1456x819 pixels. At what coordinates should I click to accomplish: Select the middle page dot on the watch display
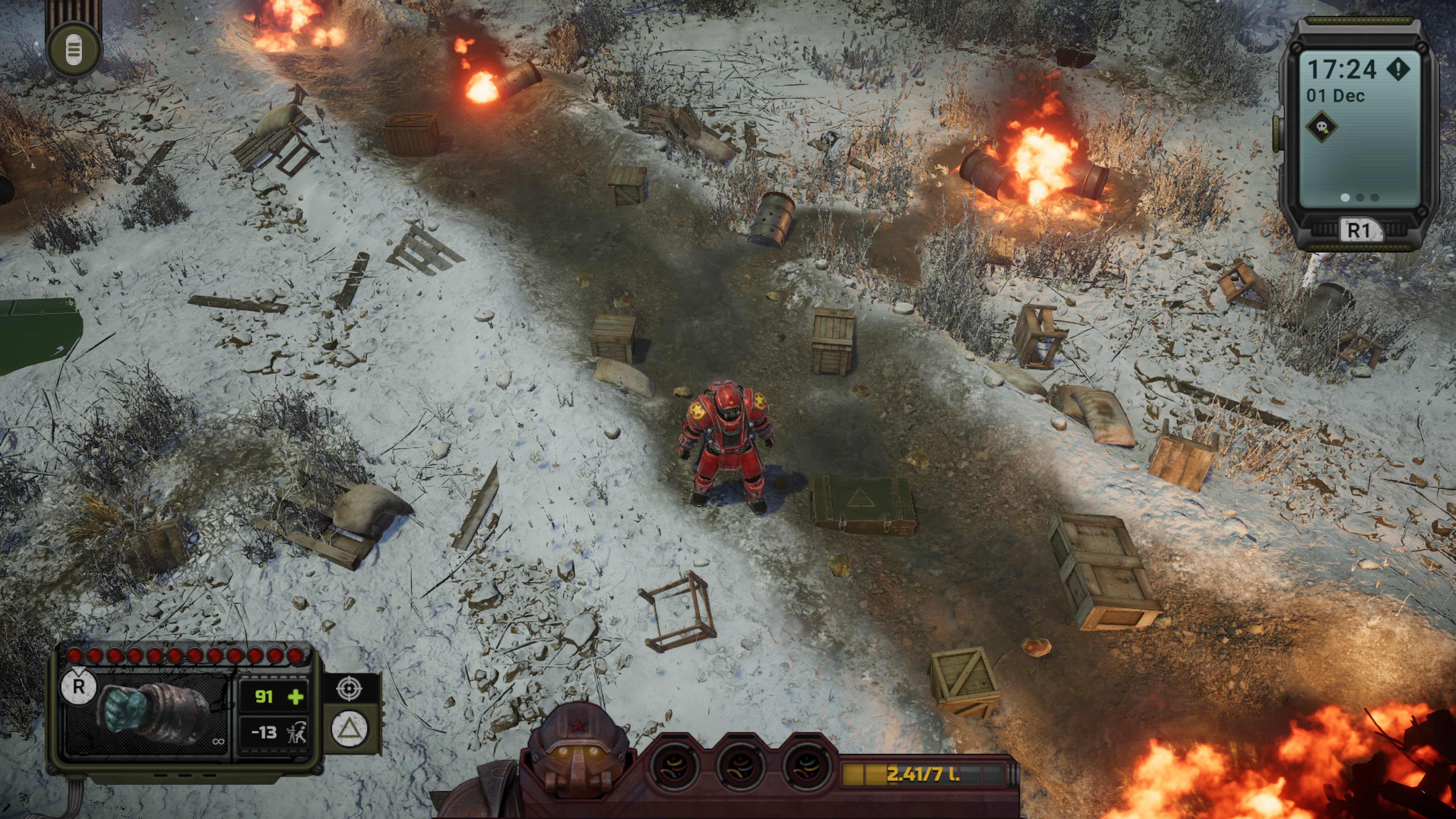tap(1360, 198)
